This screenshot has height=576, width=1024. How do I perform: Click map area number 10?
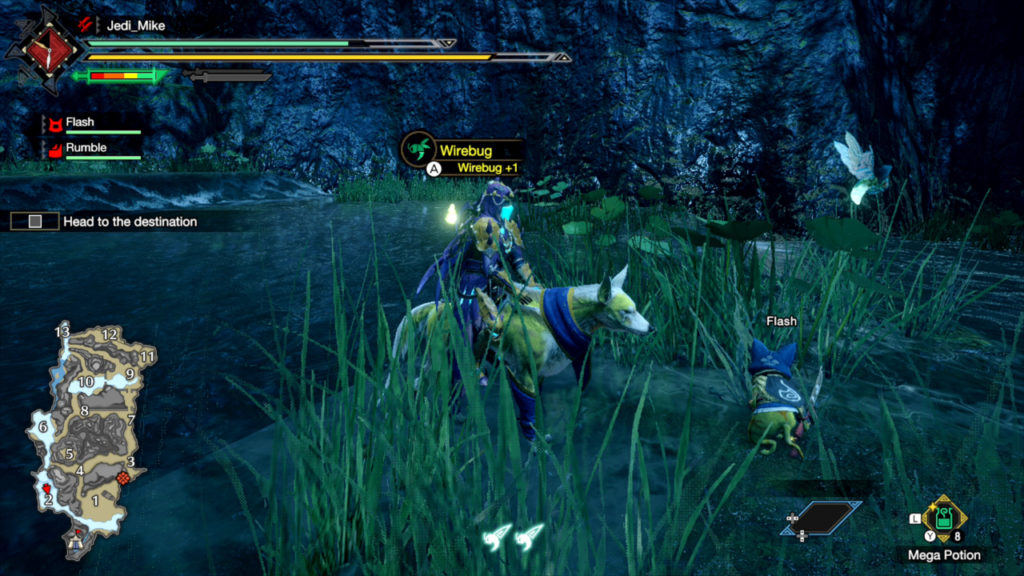coord(86,381)
